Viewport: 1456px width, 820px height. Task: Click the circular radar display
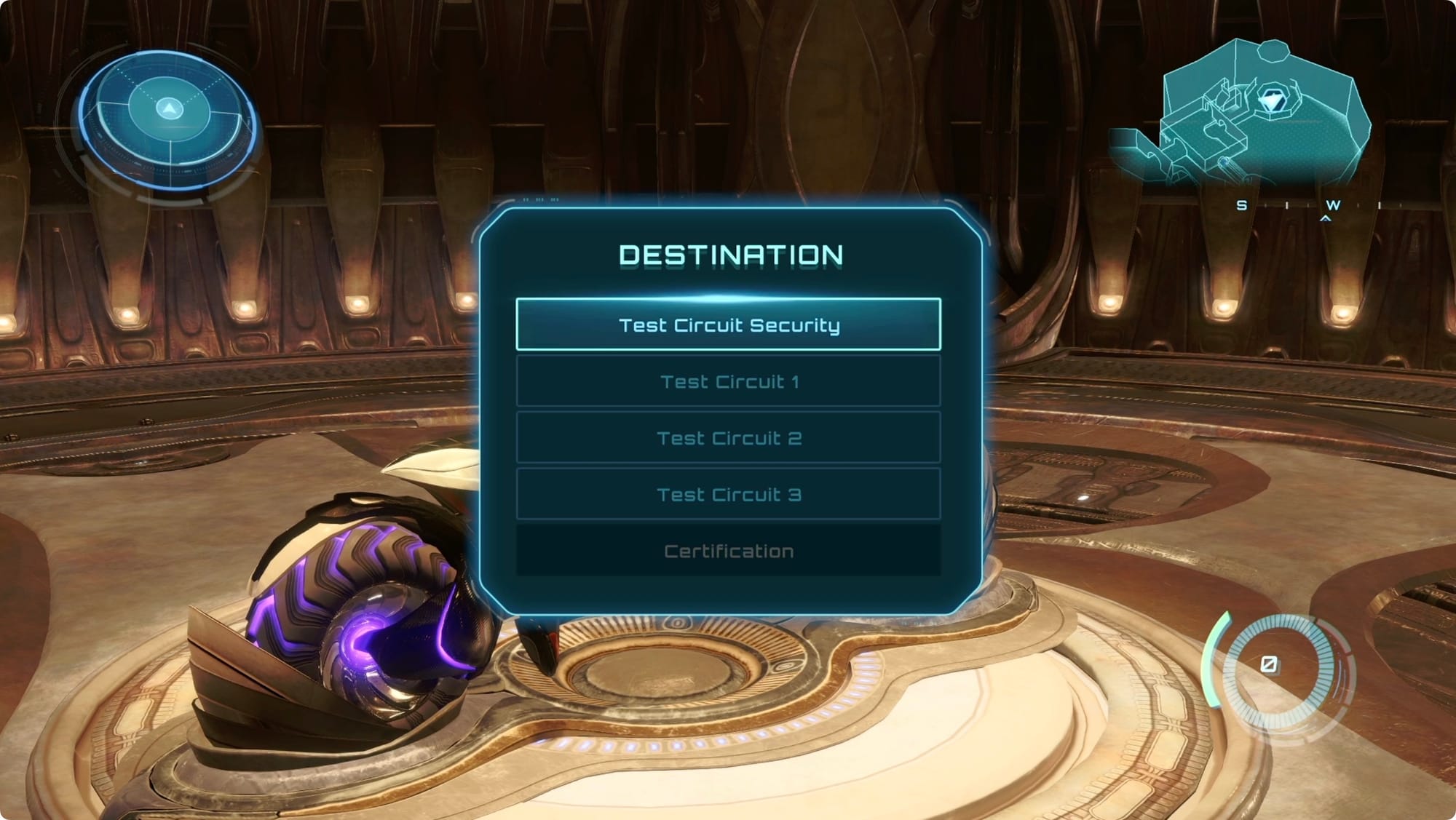[168, 120]
